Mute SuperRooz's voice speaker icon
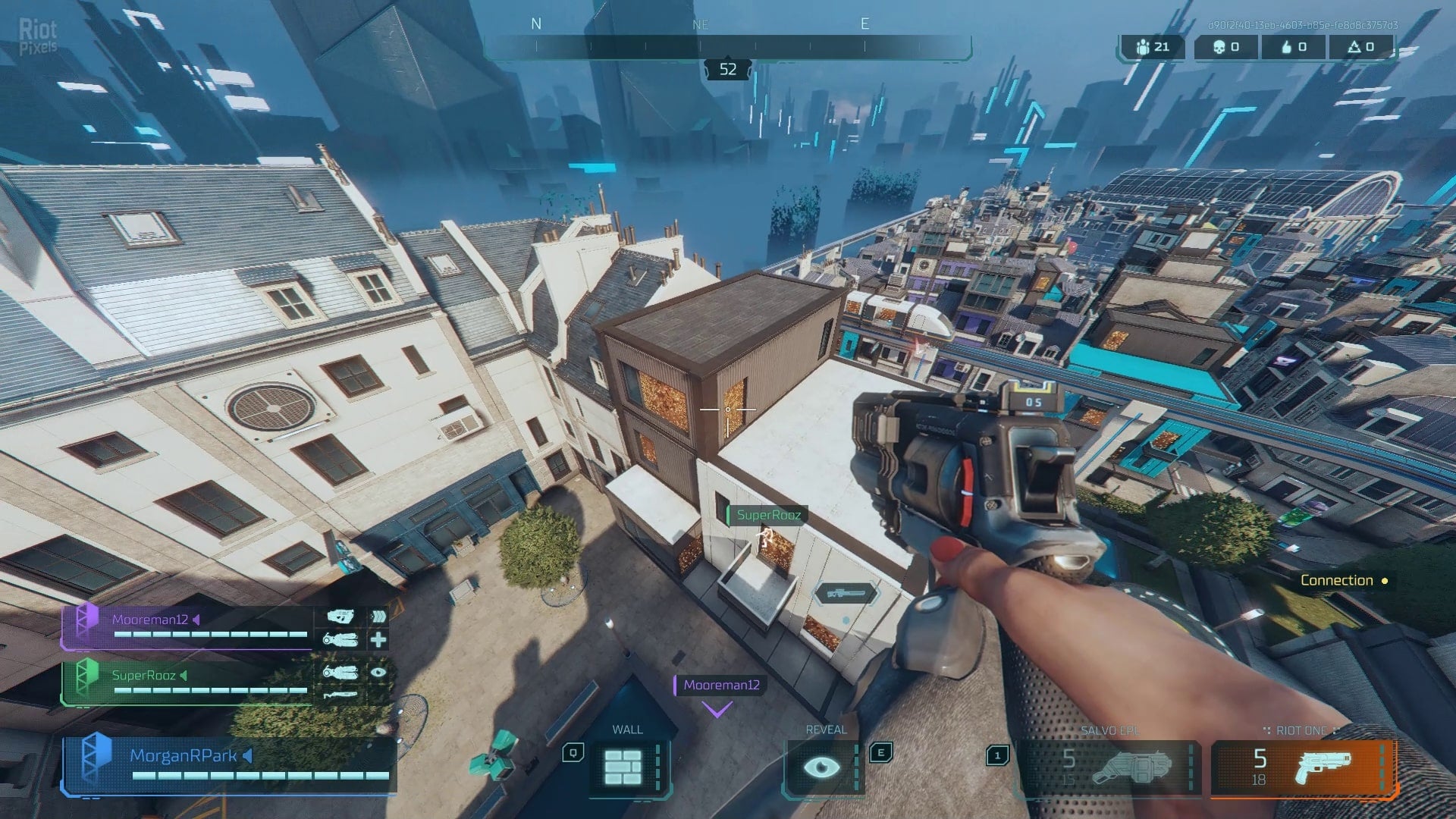The image size is (1456, 819). tap(184, 675)
